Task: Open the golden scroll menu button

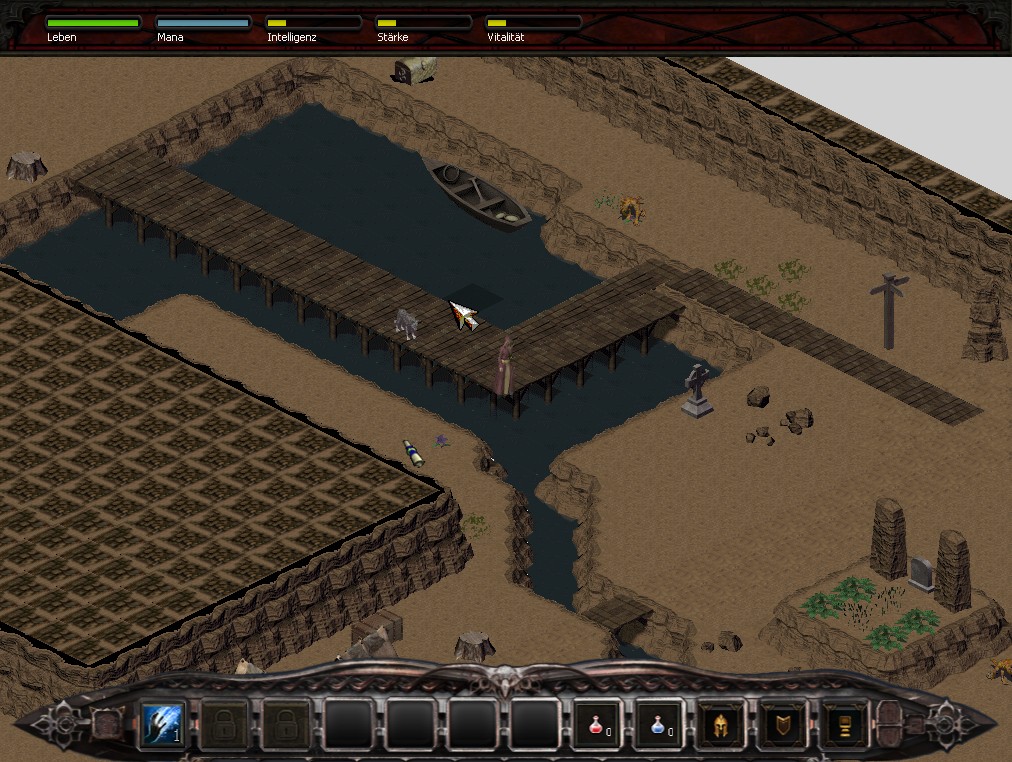Action: click(842, 723)
